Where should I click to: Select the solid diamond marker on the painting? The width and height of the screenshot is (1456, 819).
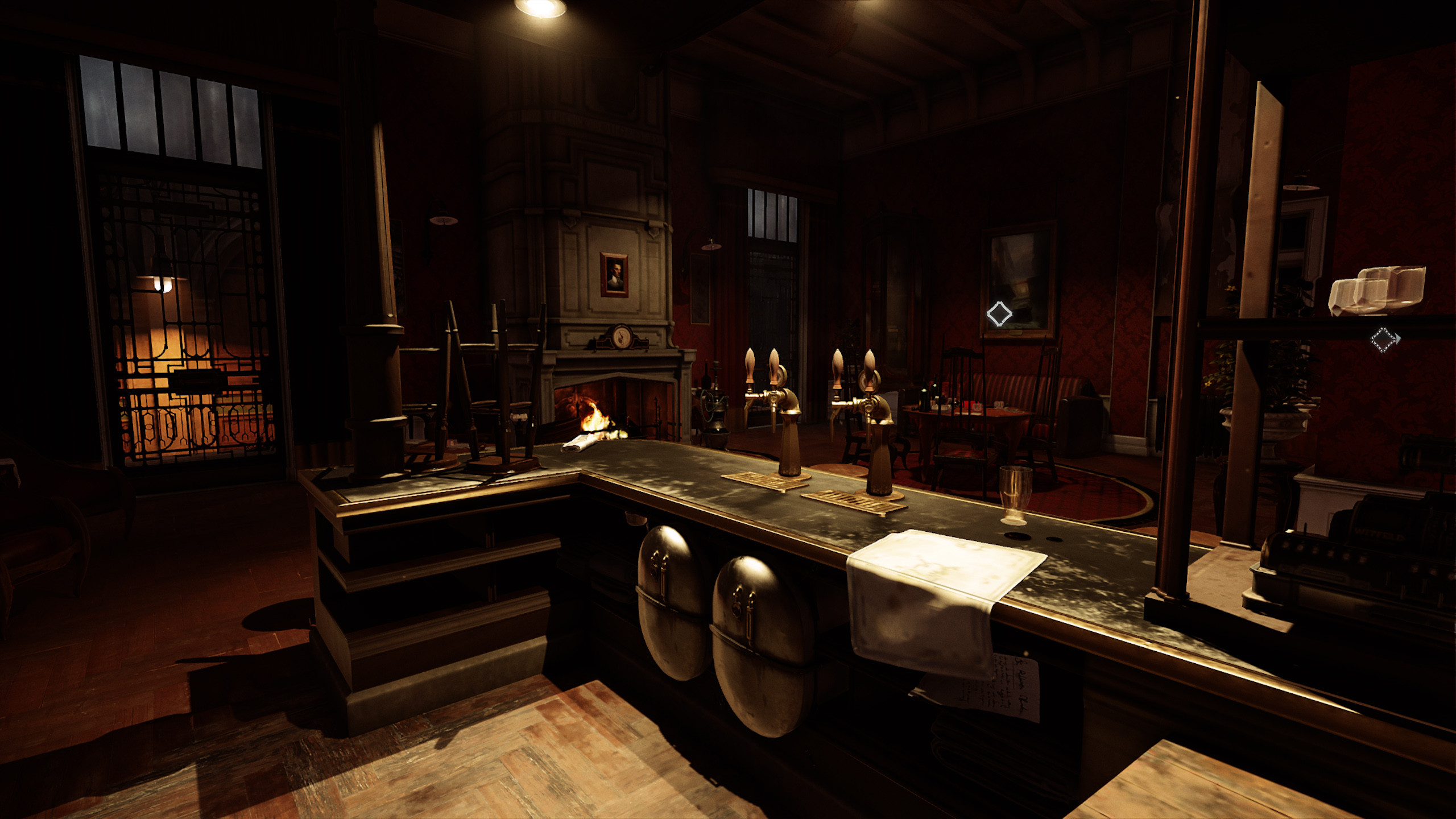tap(999, 314)
